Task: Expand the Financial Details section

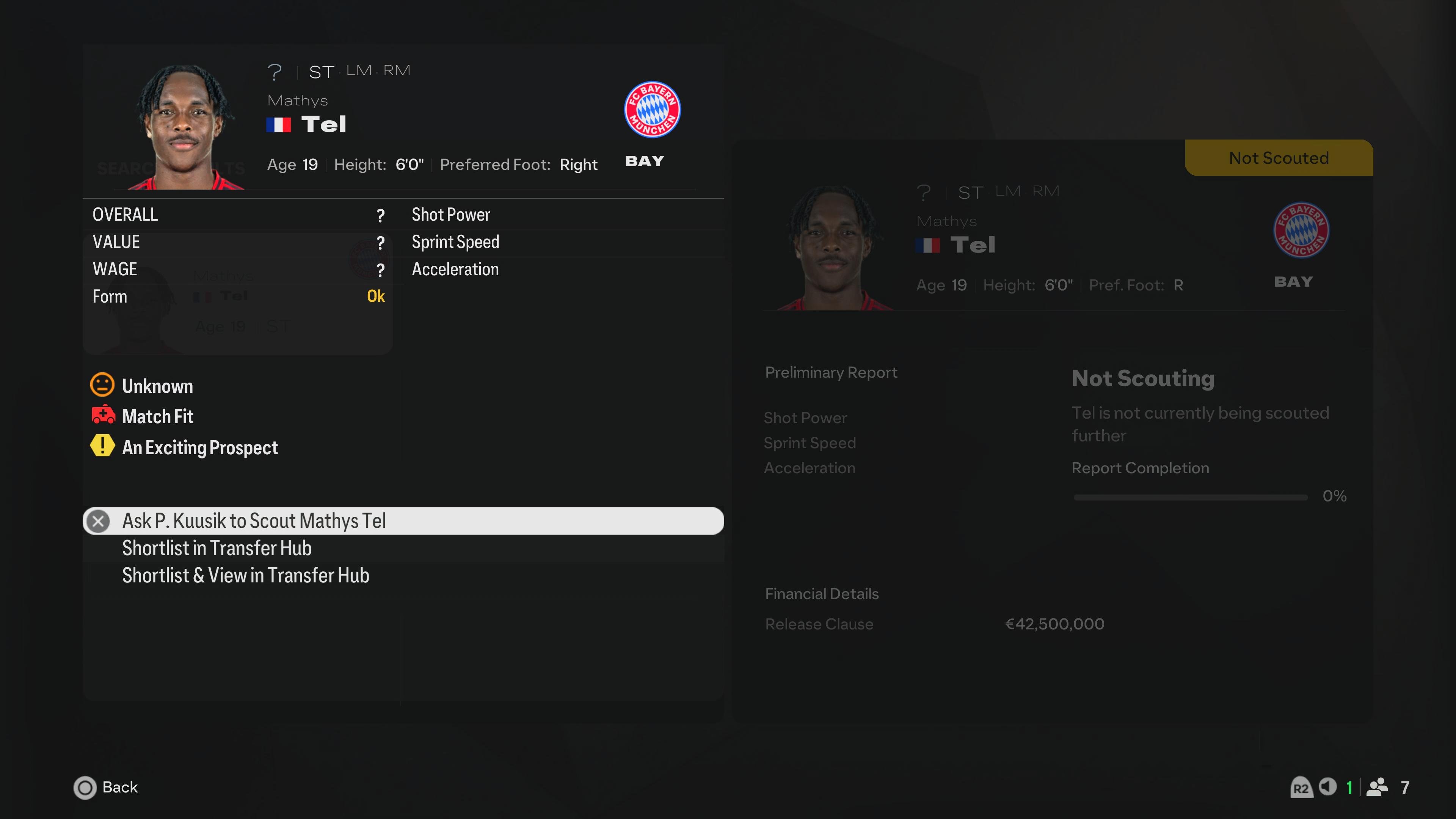Action: pyautogui.click(x=822, y=593)
